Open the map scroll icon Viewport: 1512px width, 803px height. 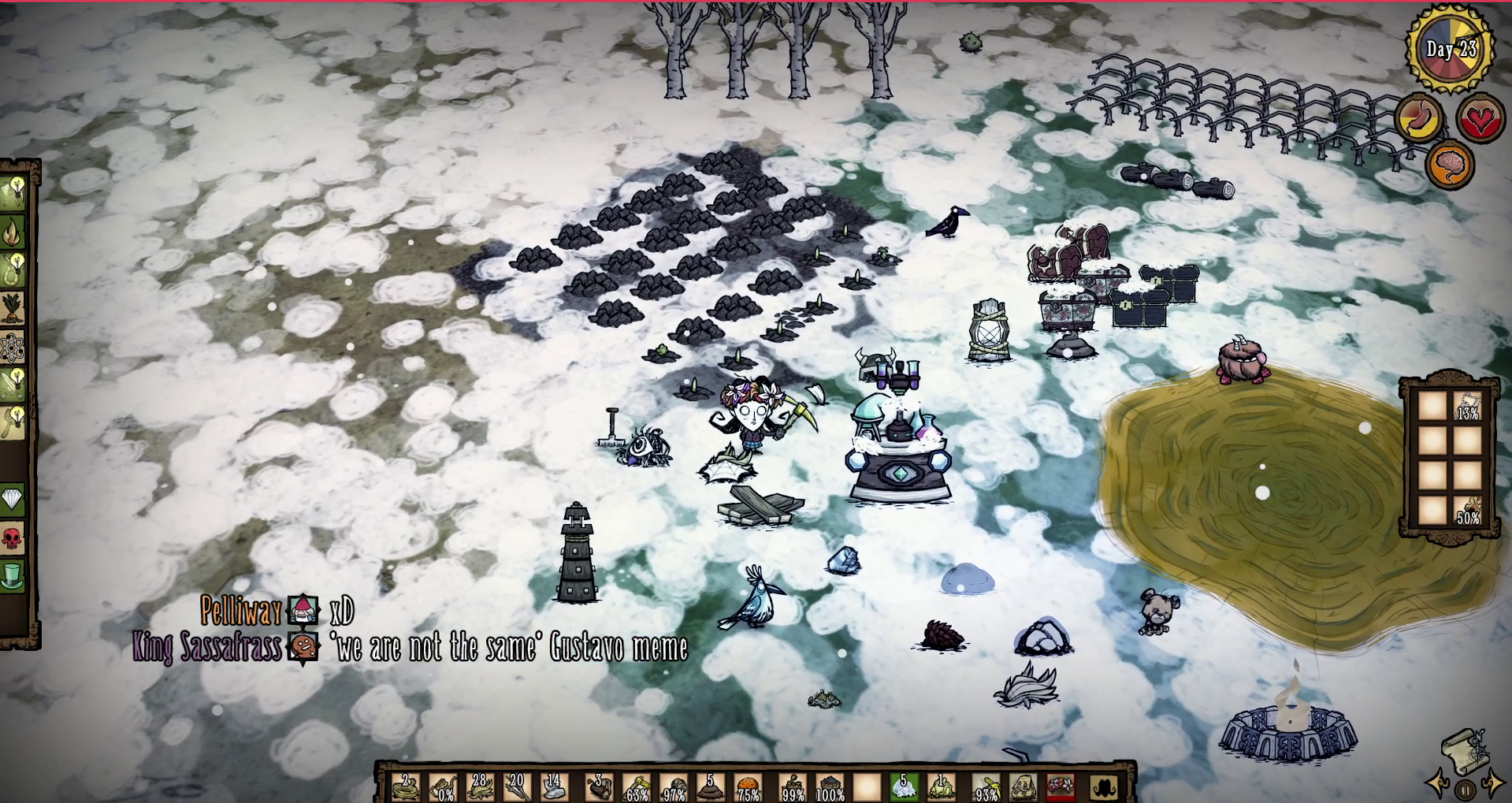[1464, 749]
